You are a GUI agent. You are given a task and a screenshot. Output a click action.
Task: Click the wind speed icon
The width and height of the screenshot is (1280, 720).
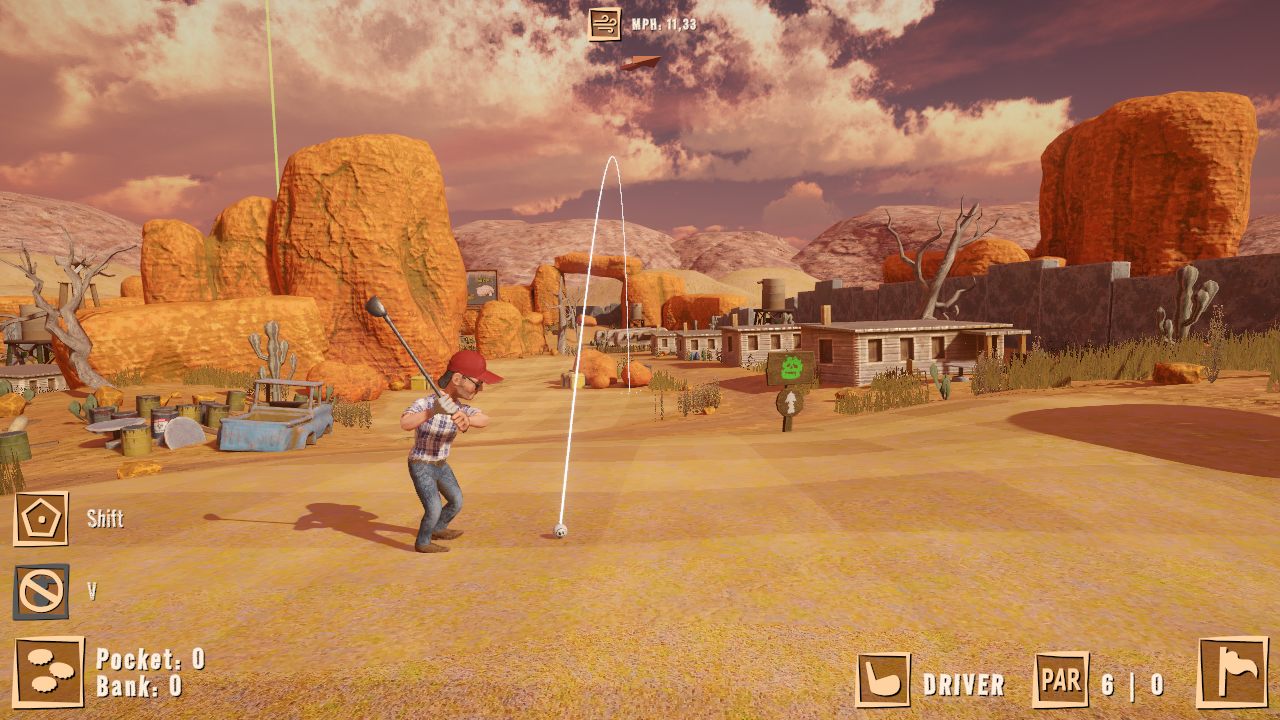[604, 23]
